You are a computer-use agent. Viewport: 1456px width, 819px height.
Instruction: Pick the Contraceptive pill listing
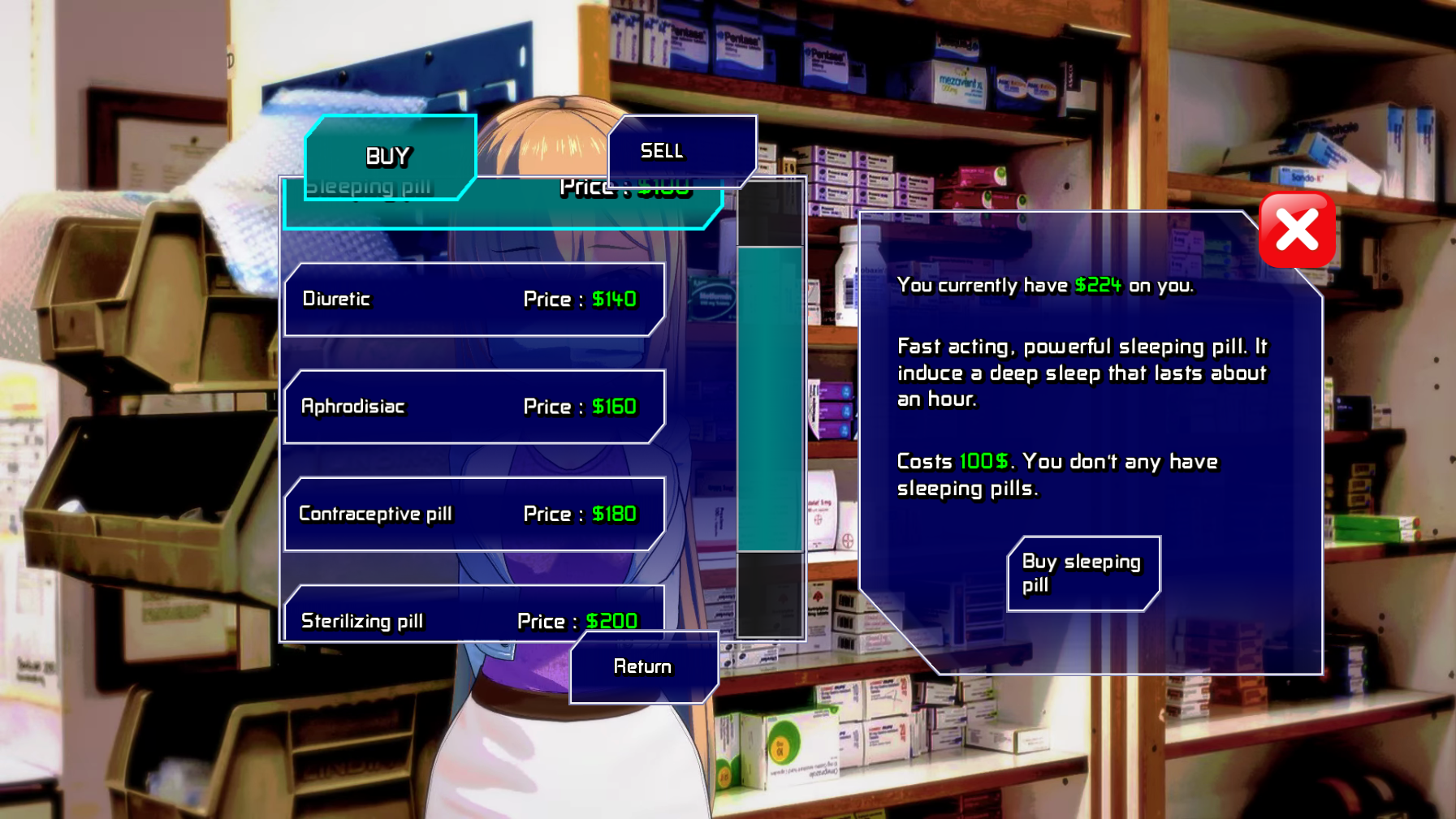click(x=473, y=514)
